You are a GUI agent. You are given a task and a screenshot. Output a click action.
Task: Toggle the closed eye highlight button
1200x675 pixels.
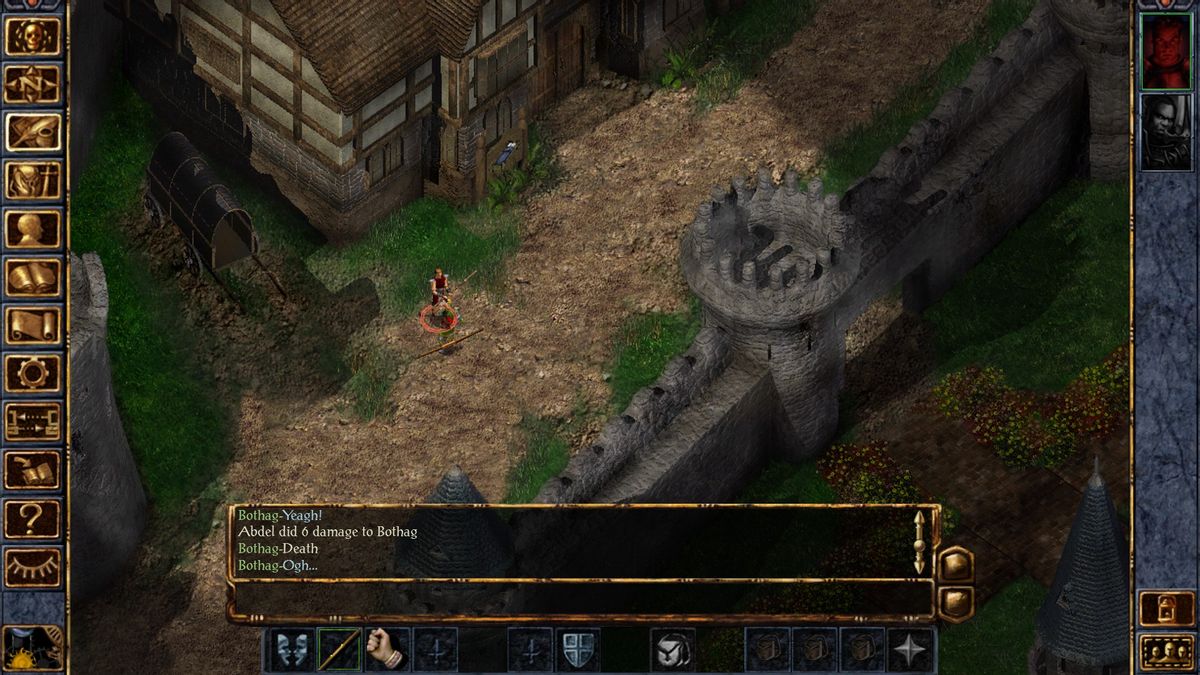pos(33,567)
